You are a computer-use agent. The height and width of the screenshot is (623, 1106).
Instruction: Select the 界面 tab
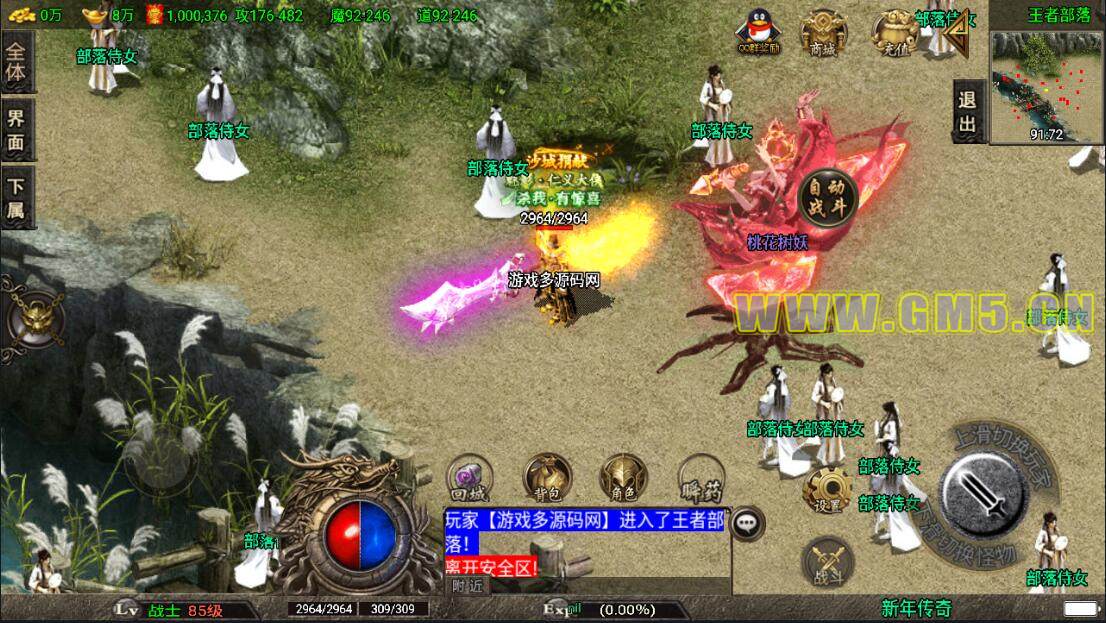tap(17, 129)
